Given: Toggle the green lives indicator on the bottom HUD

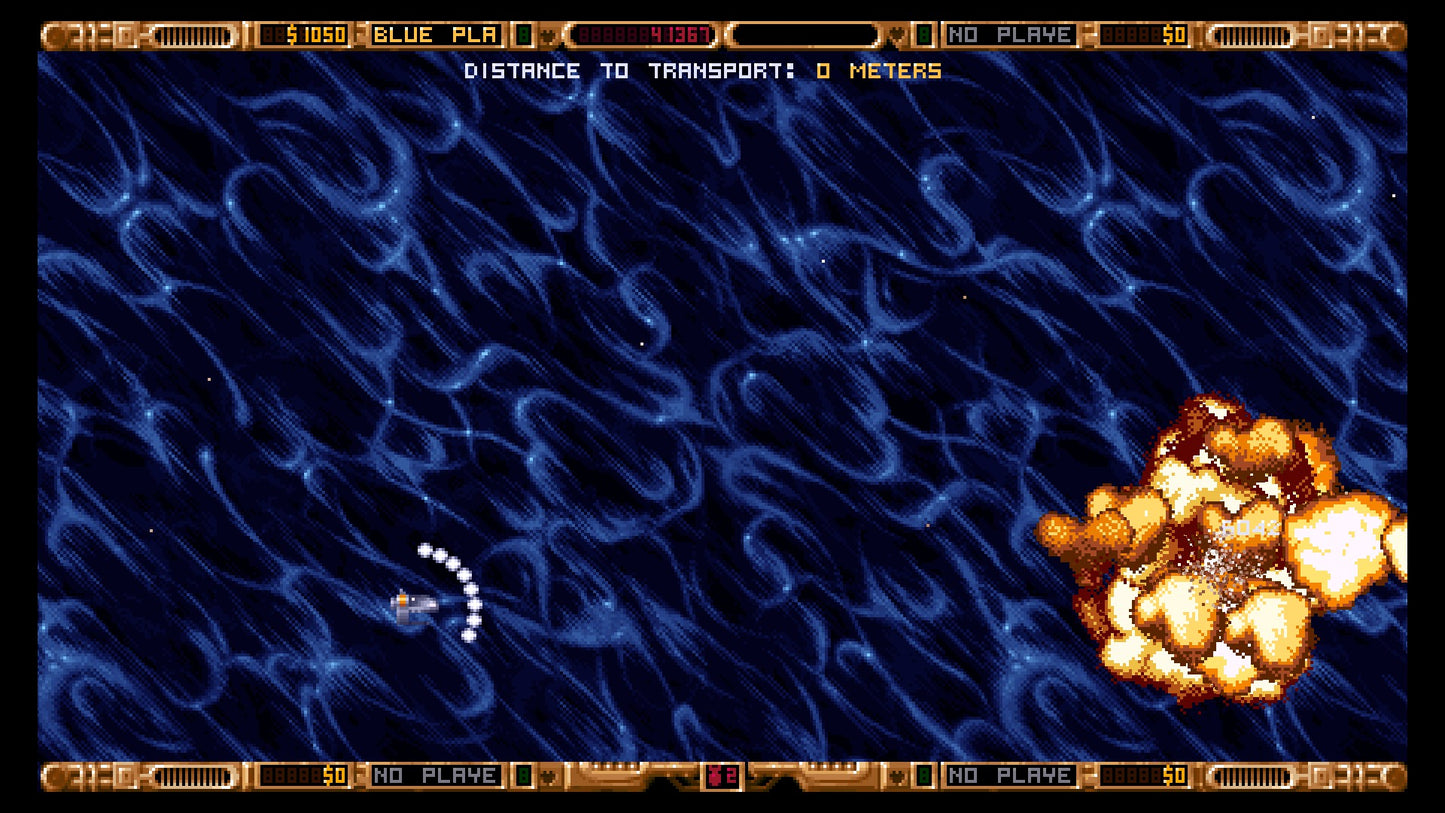Looking at the screenshot, I should coord(522,776).
